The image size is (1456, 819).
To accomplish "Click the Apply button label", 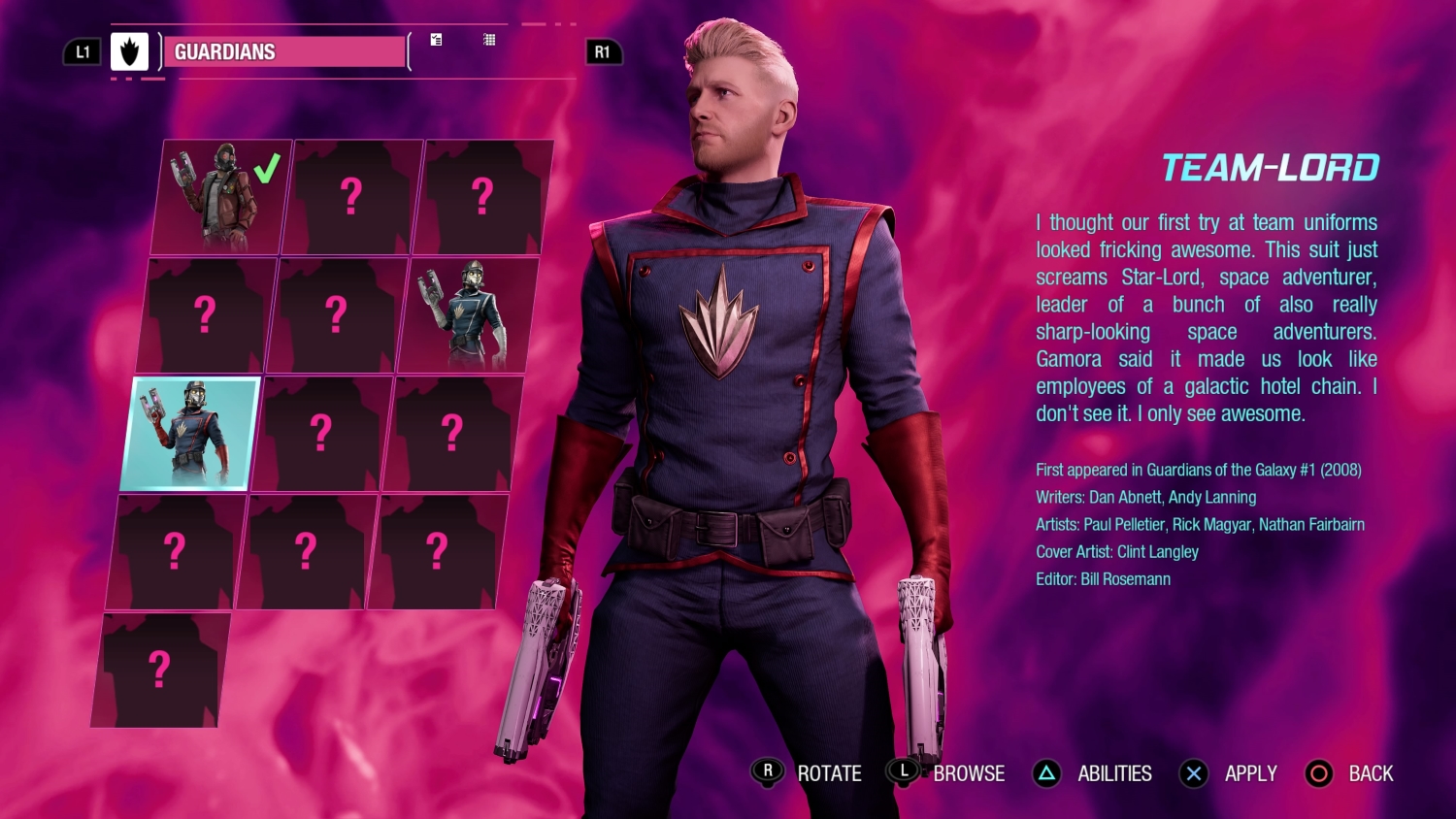I will 1250,773.
